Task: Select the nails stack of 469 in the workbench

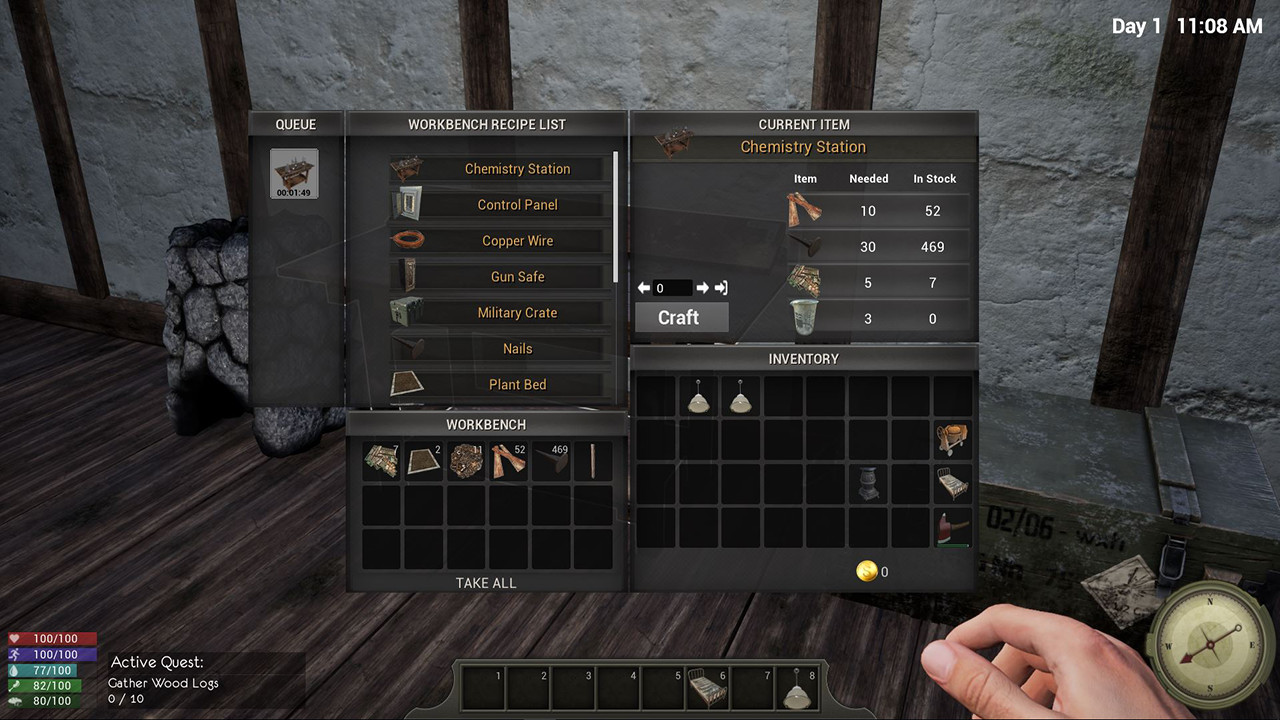Action: coord(550,462)
